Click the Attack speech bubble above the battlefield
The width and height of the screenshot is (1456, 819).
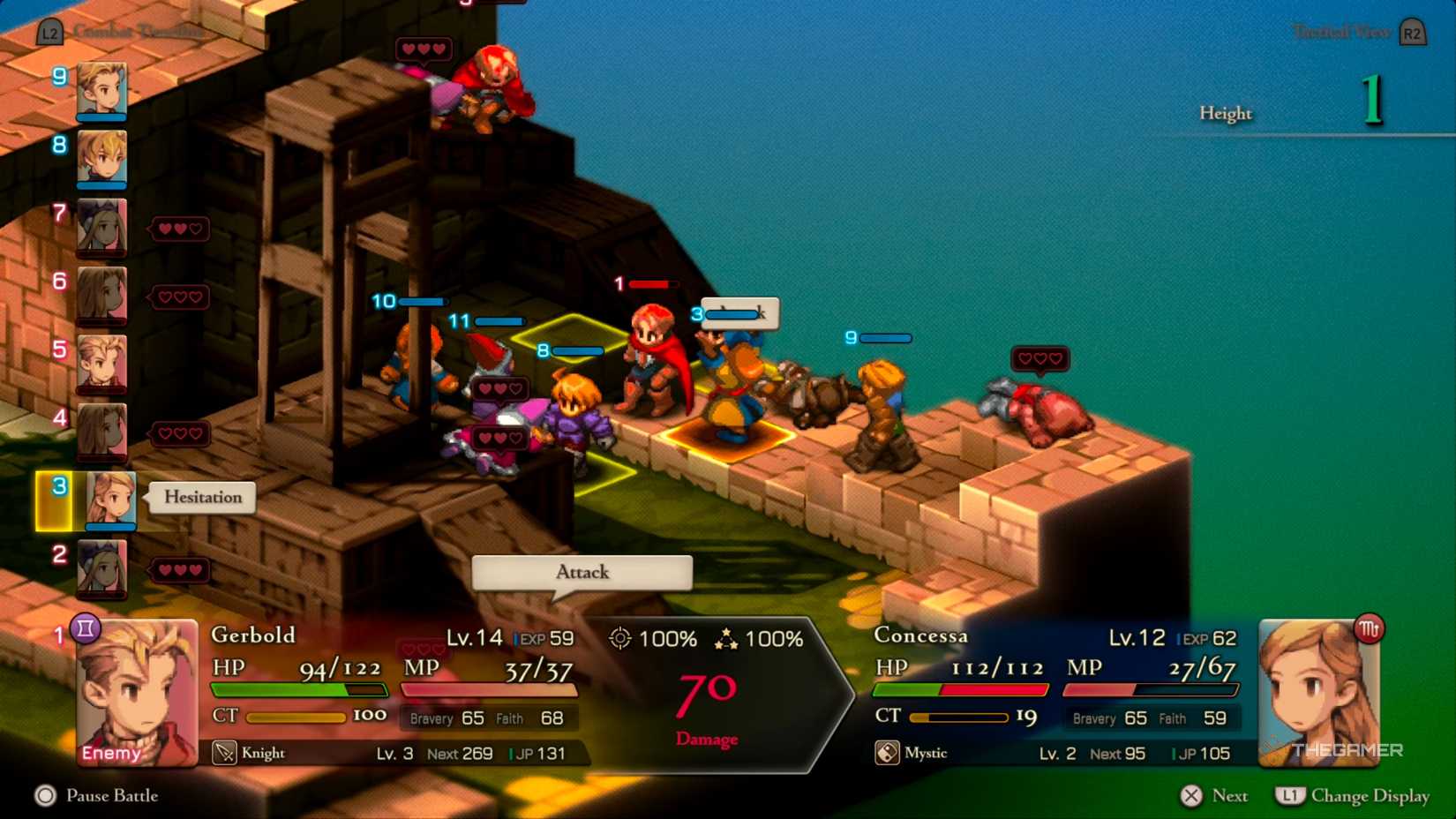click(581, 573)
